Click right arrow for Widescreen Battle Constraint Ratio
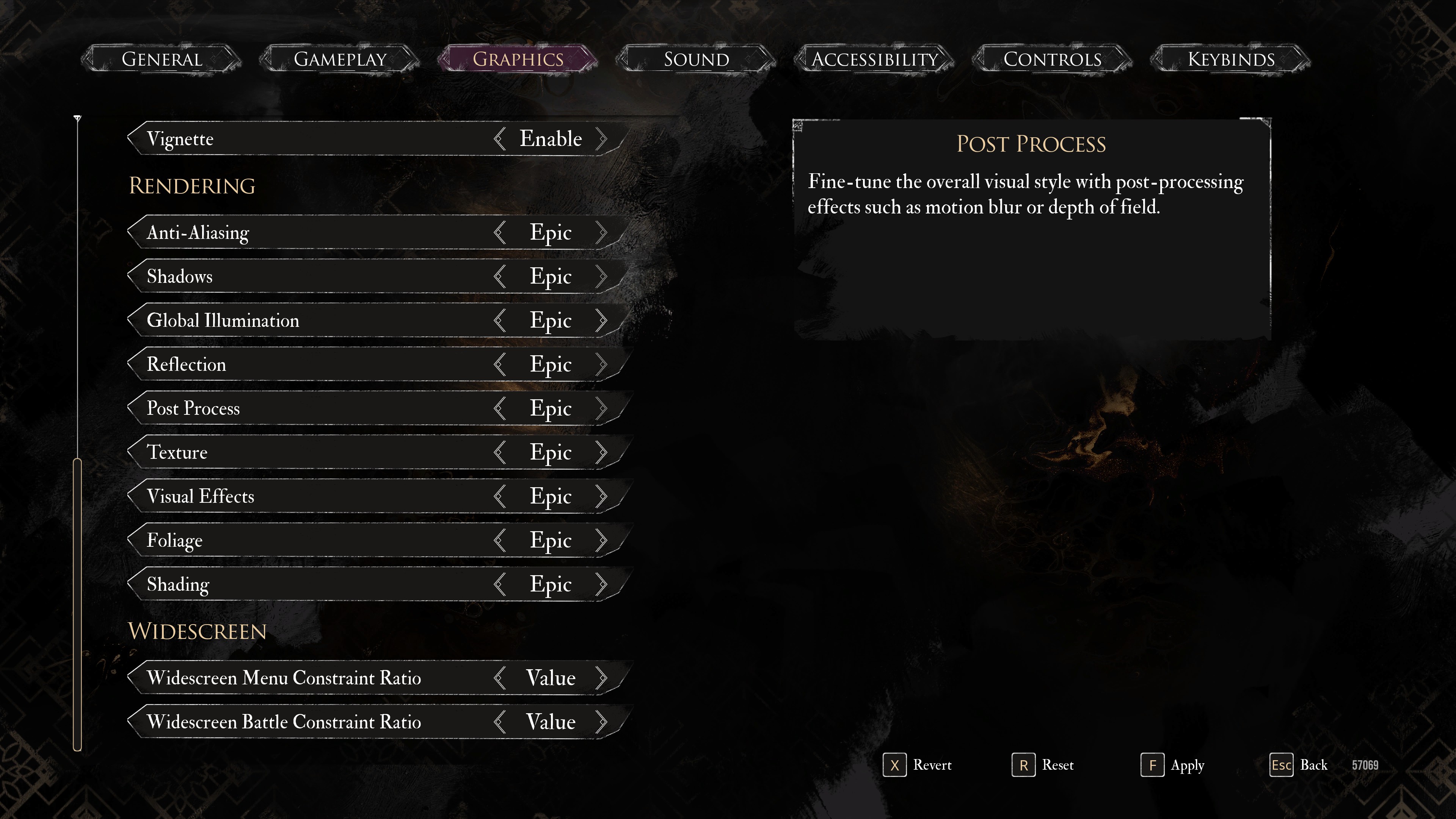Image resolution: width=1456 pixels, height=819 pixels. (601, 722)
